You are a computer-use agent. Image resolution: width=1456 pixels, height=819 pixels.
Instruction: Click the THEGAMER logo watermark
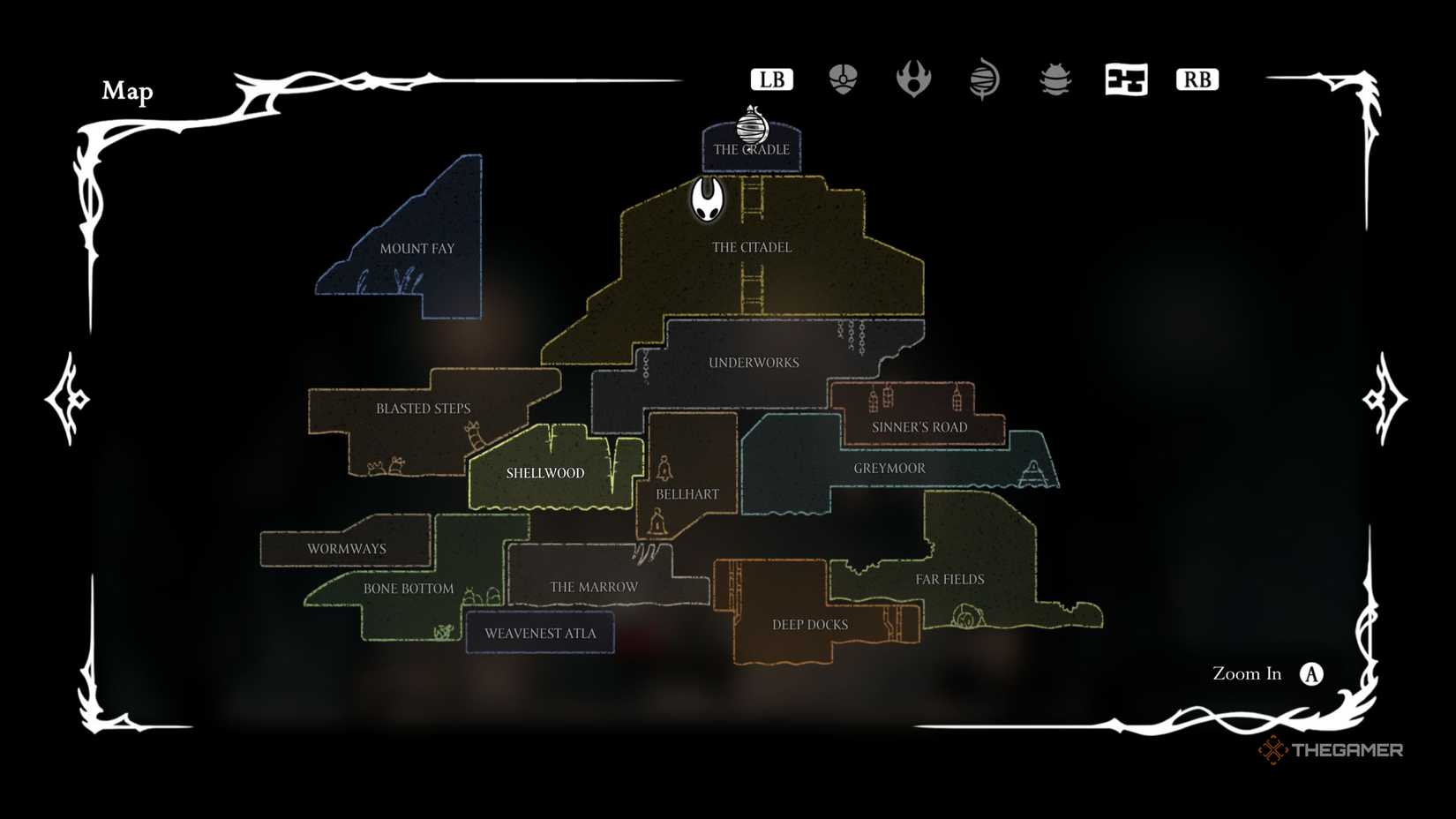pos(1334,749)
